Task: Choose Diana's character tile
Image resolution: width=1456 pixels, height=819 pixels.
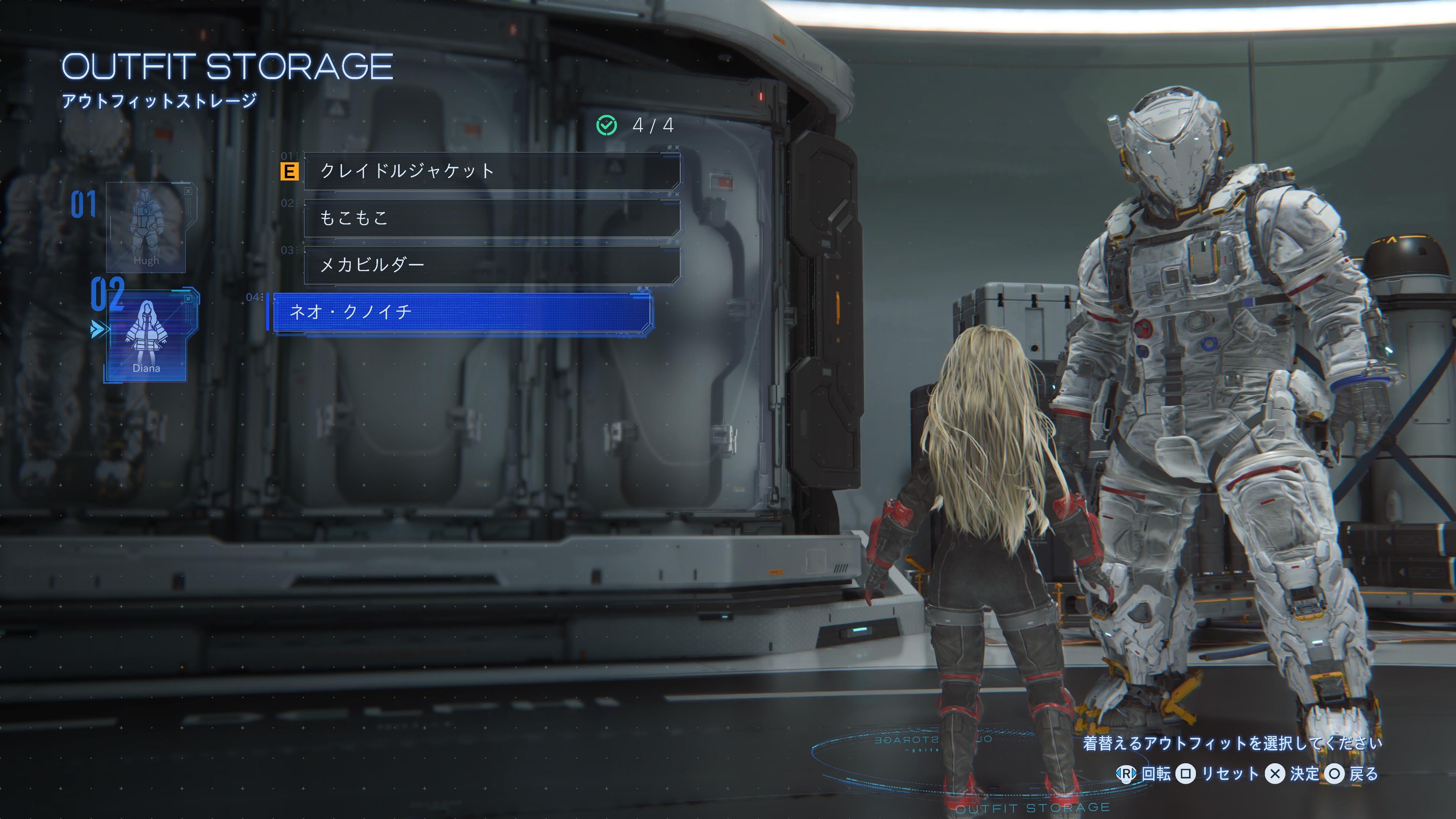Action: (x=146, y=336)
